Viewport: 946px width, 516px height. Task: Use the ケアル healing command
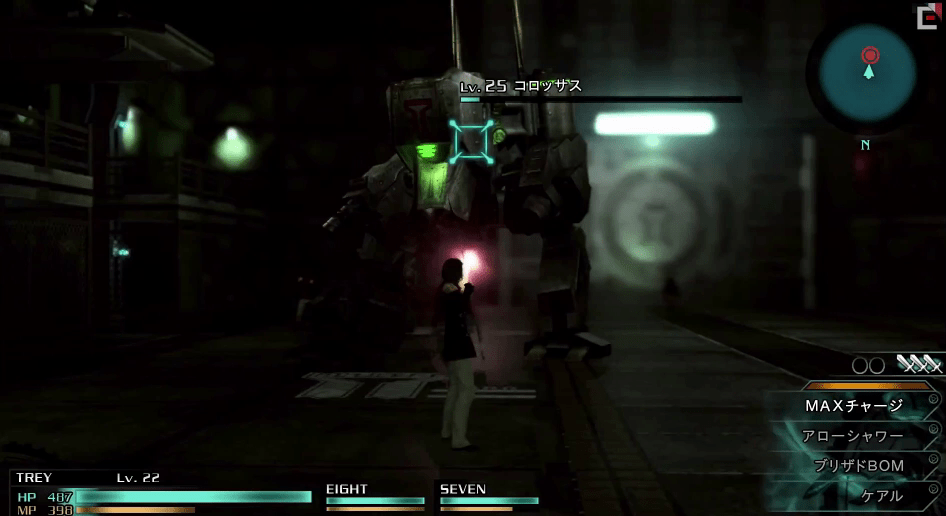point(881,495)
